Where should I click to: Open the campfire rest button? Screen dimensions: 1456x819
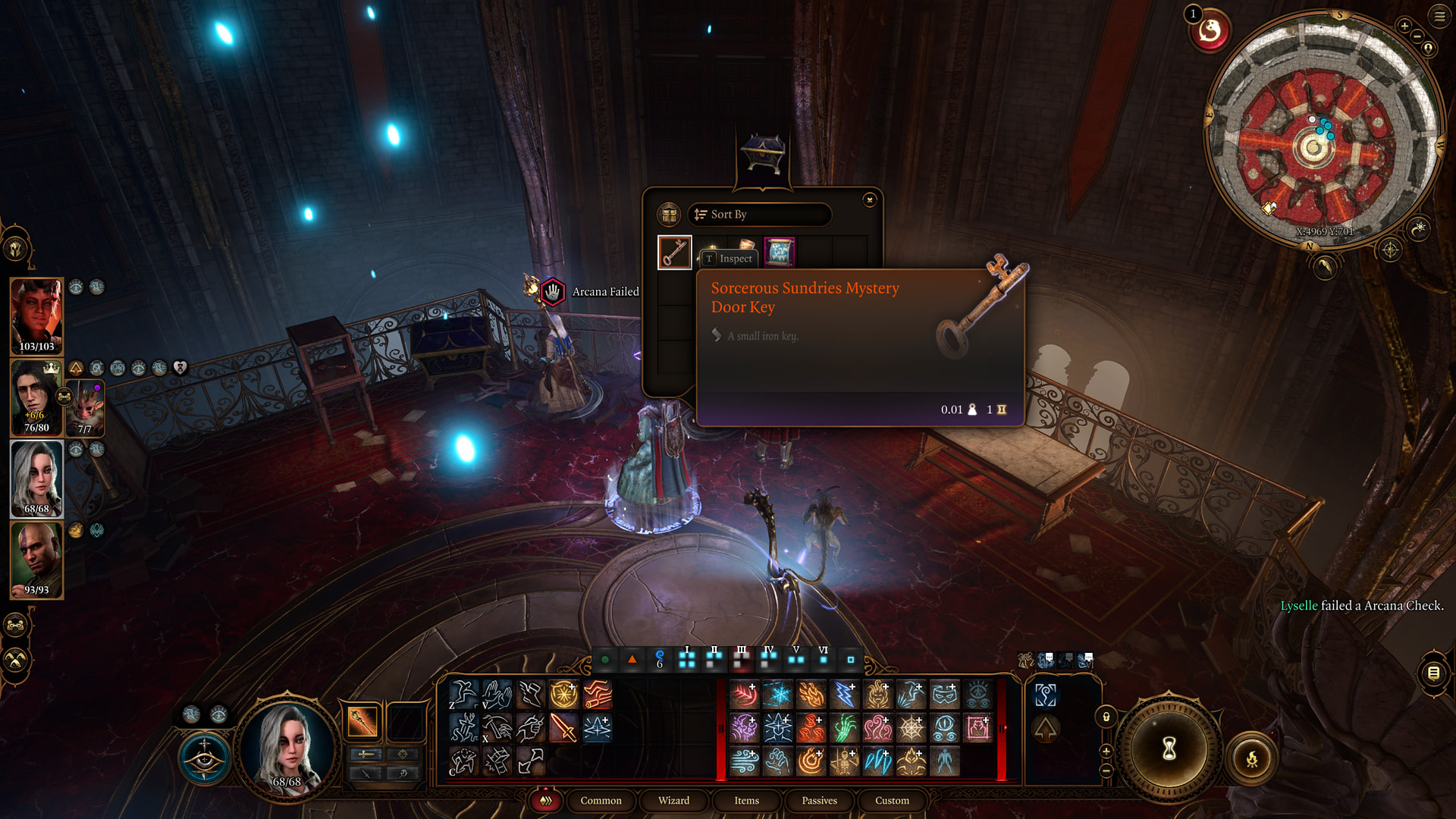(x=1252, y=758)
